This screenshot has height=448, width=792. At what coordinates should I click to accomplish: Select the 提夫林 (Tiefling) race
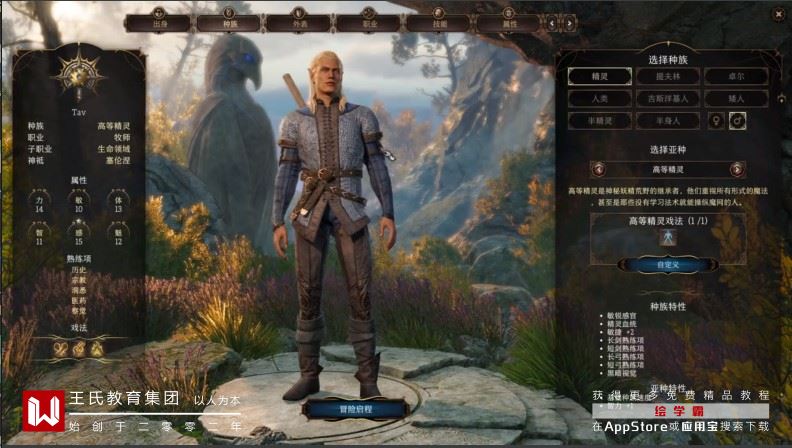coord(668,76)
